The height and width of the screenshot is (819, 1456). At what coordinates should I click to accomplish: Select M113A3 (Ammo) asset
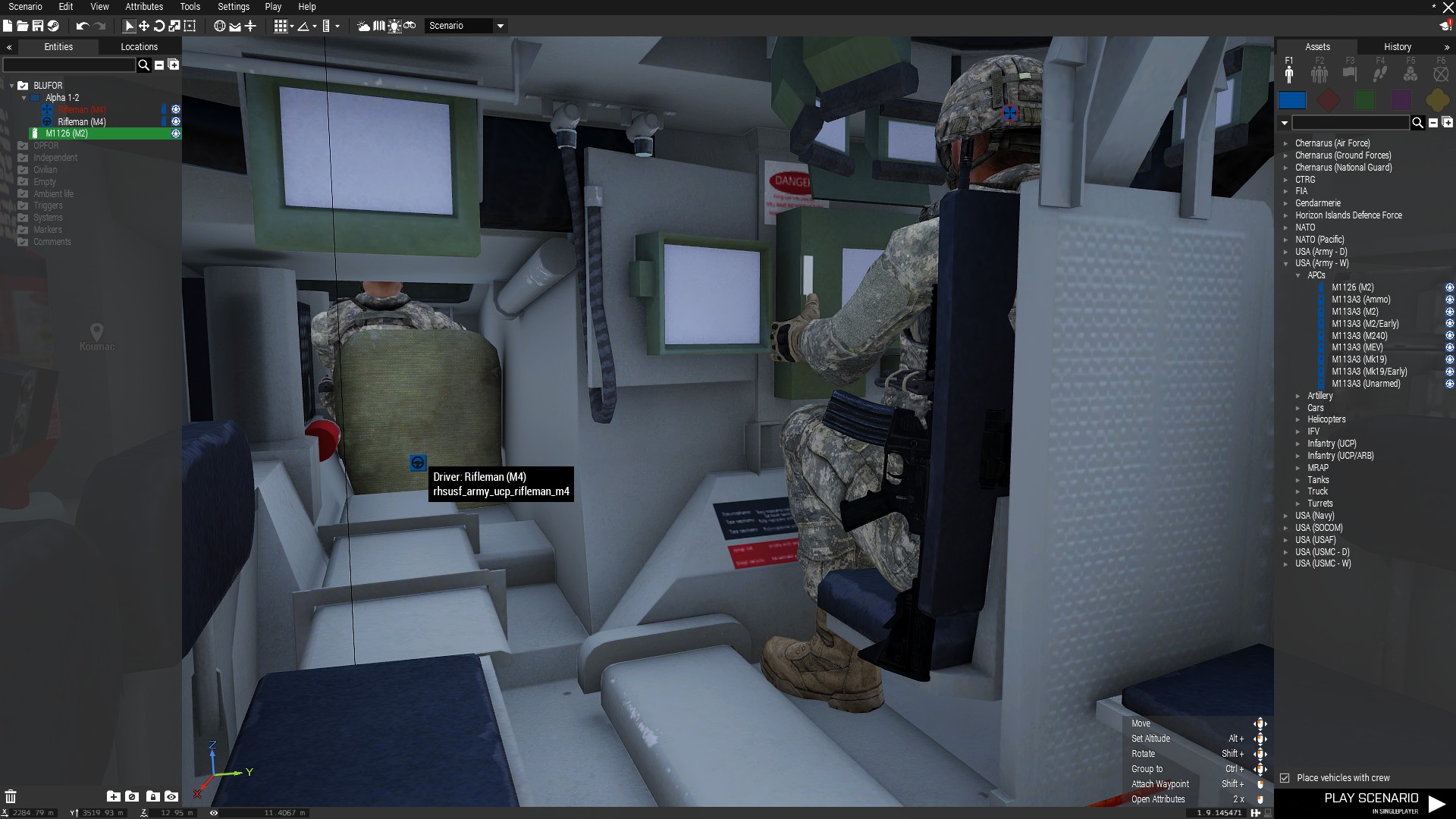point(1360,300)
